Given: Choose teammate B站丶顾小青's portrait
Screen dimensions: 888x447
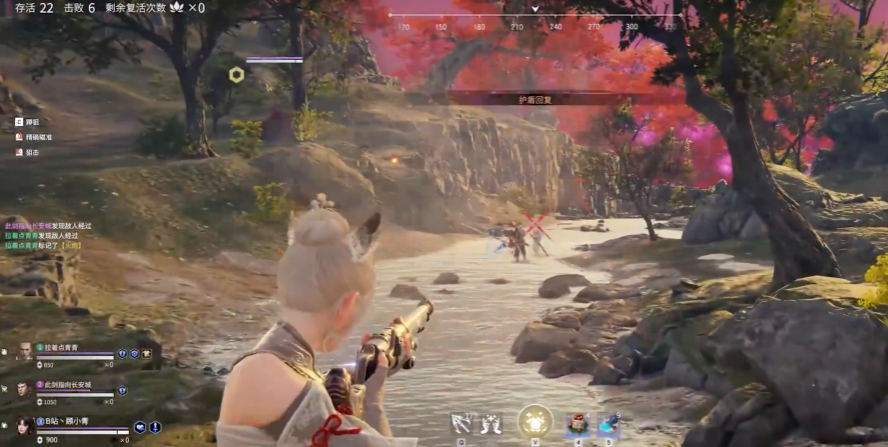Looking at the screenshot, I should (24, 426).
